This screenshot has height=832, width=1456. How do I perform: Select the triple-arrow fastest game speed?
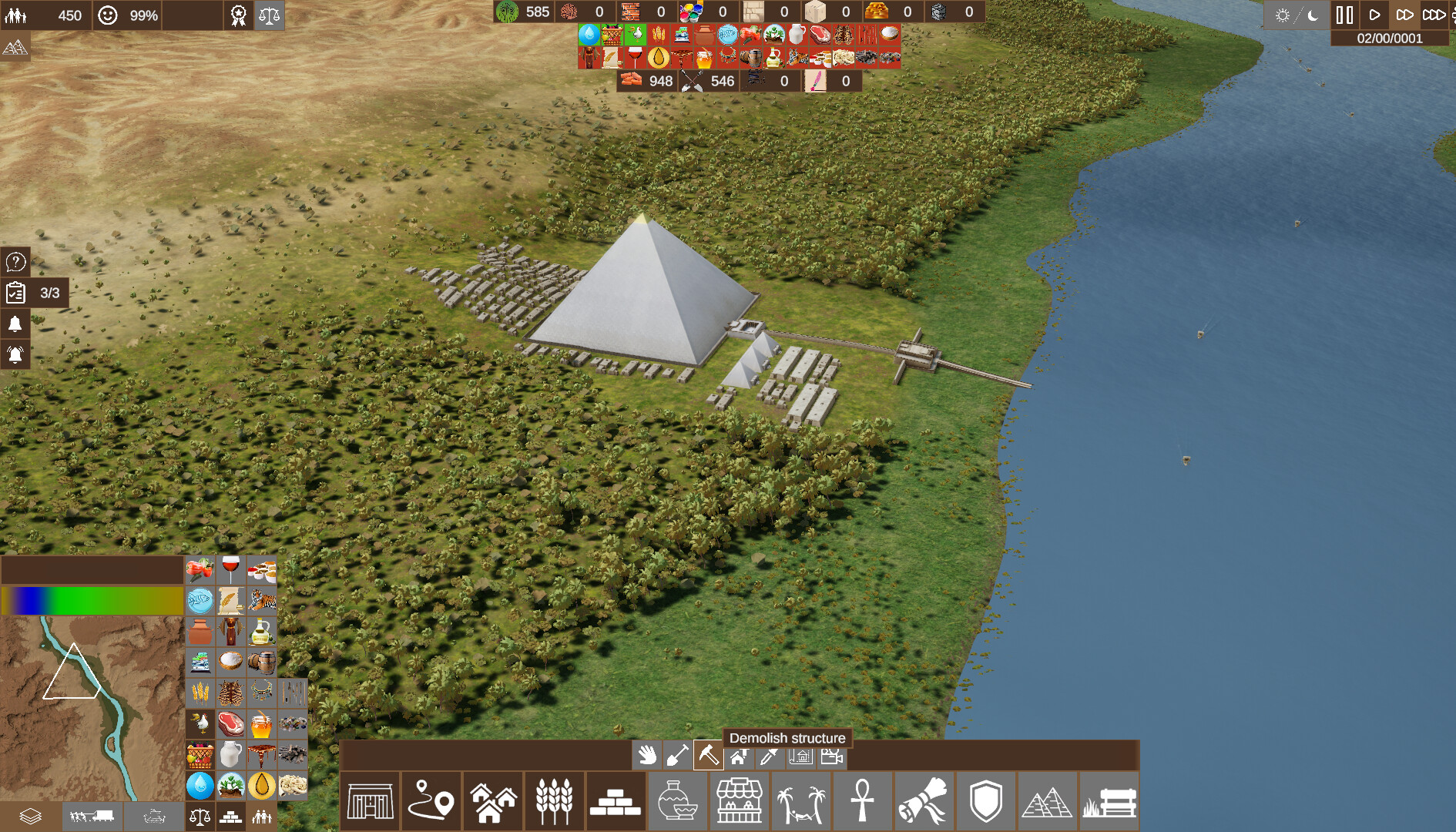click(x=1434, y=13)
